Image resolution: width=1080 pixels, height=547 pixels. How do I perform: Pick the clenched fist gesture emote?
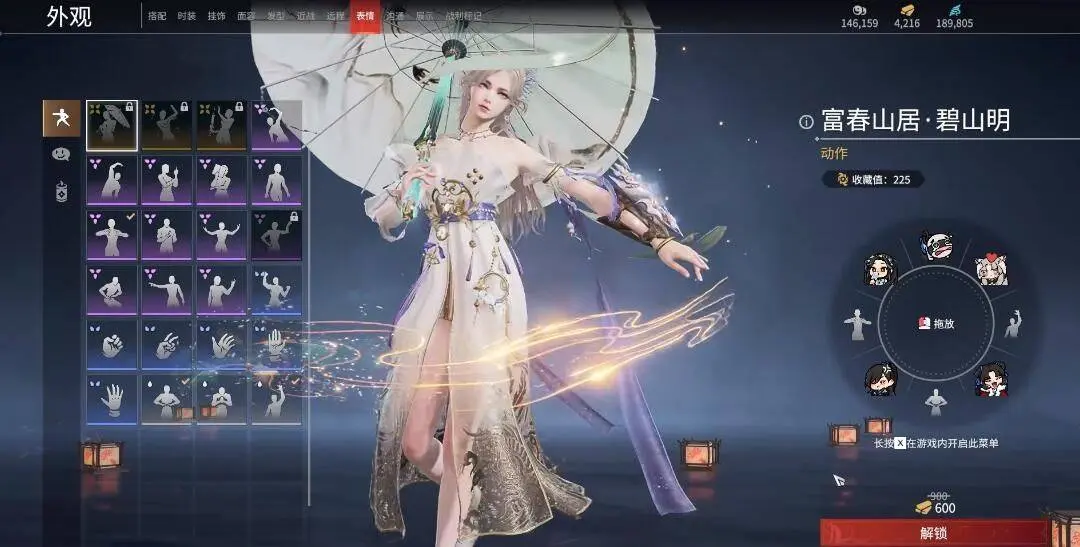point(111,345)
